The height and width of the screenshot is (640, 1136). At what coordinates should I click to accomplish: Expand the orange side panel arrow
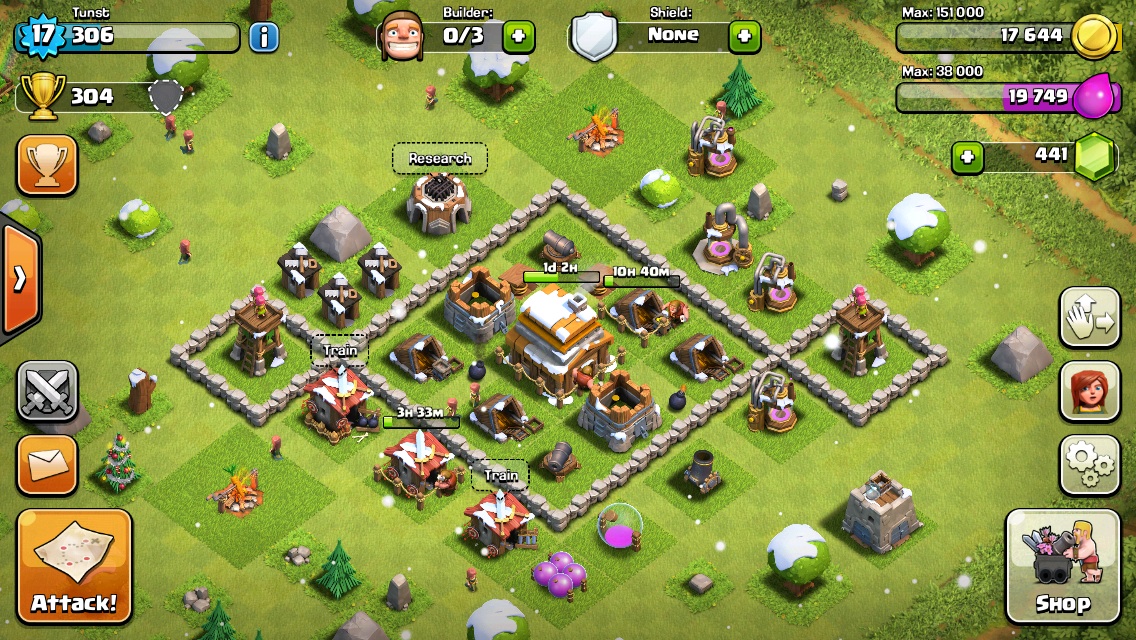[20, 279]
